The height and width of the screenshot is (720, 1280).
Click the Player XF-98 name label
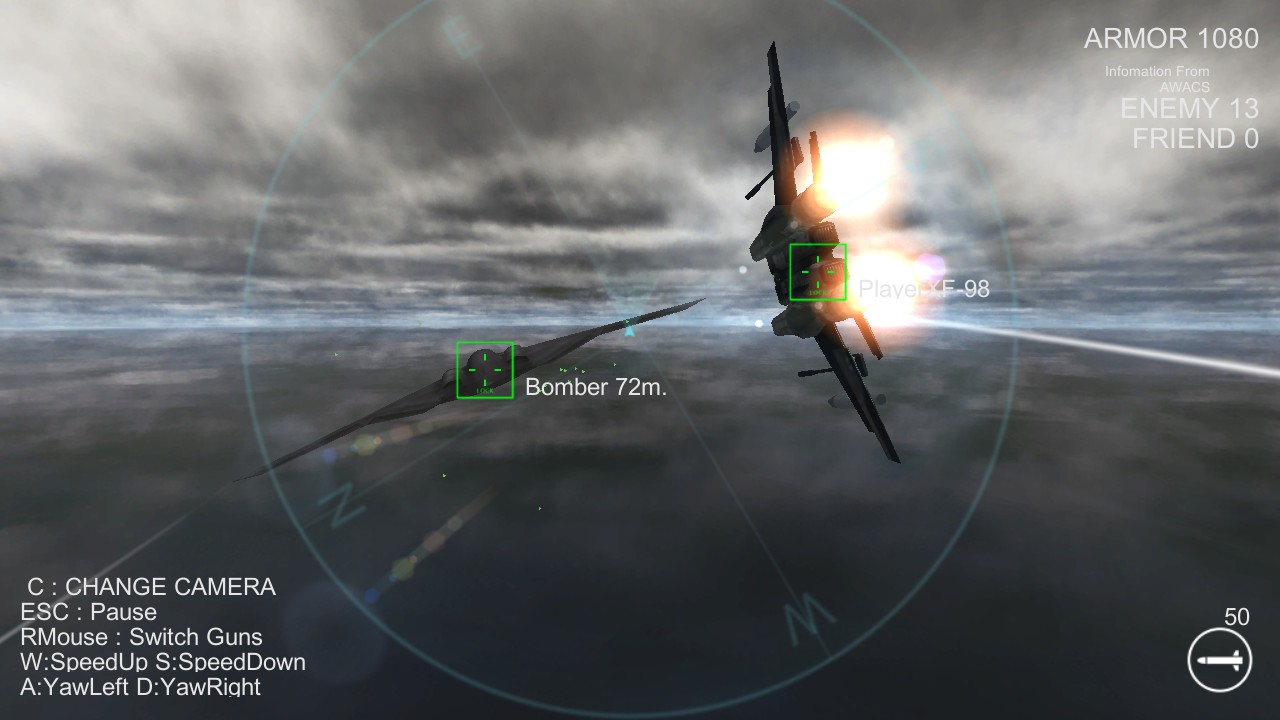tap(924, 289)
